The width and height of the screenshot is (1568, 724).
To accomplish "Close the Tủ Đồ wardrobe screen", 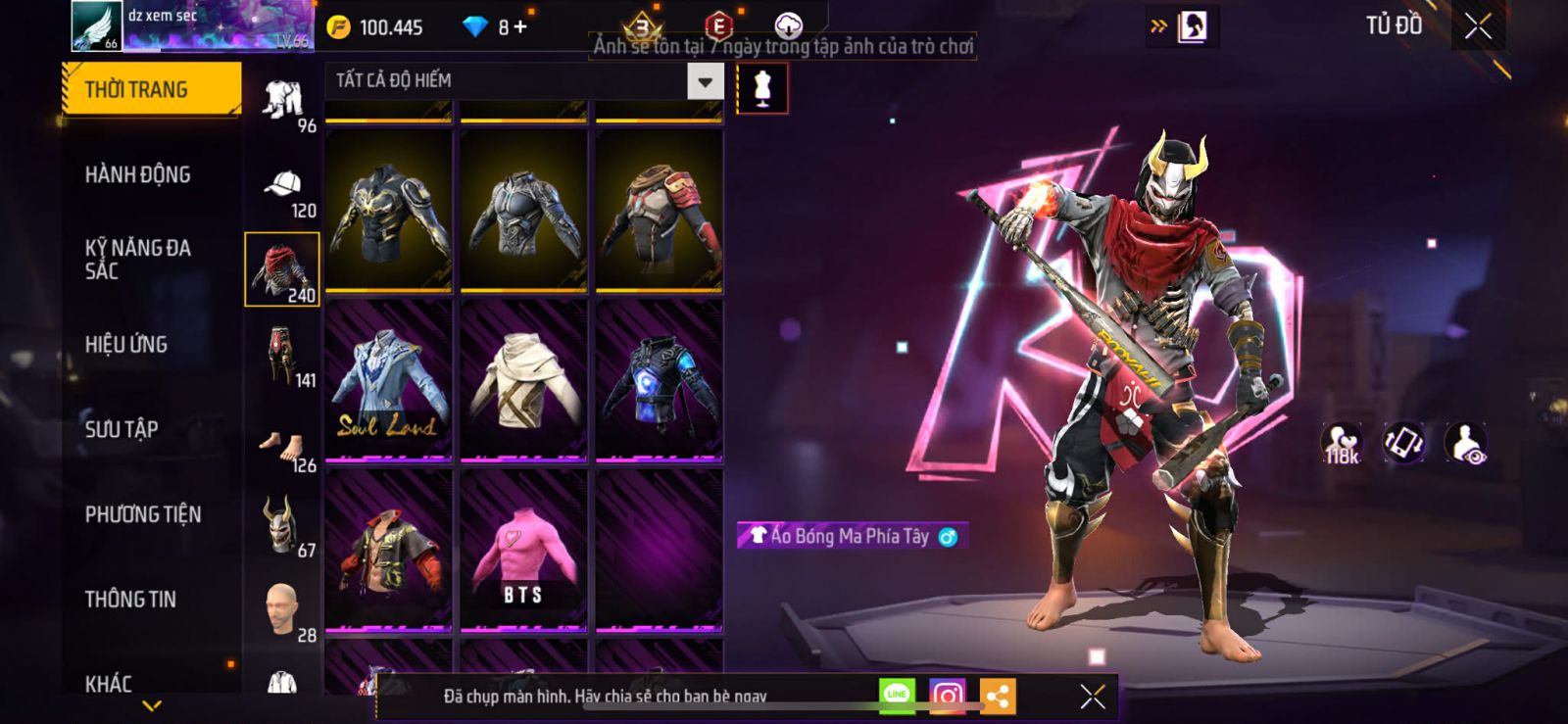I will tap(1478, 26).
